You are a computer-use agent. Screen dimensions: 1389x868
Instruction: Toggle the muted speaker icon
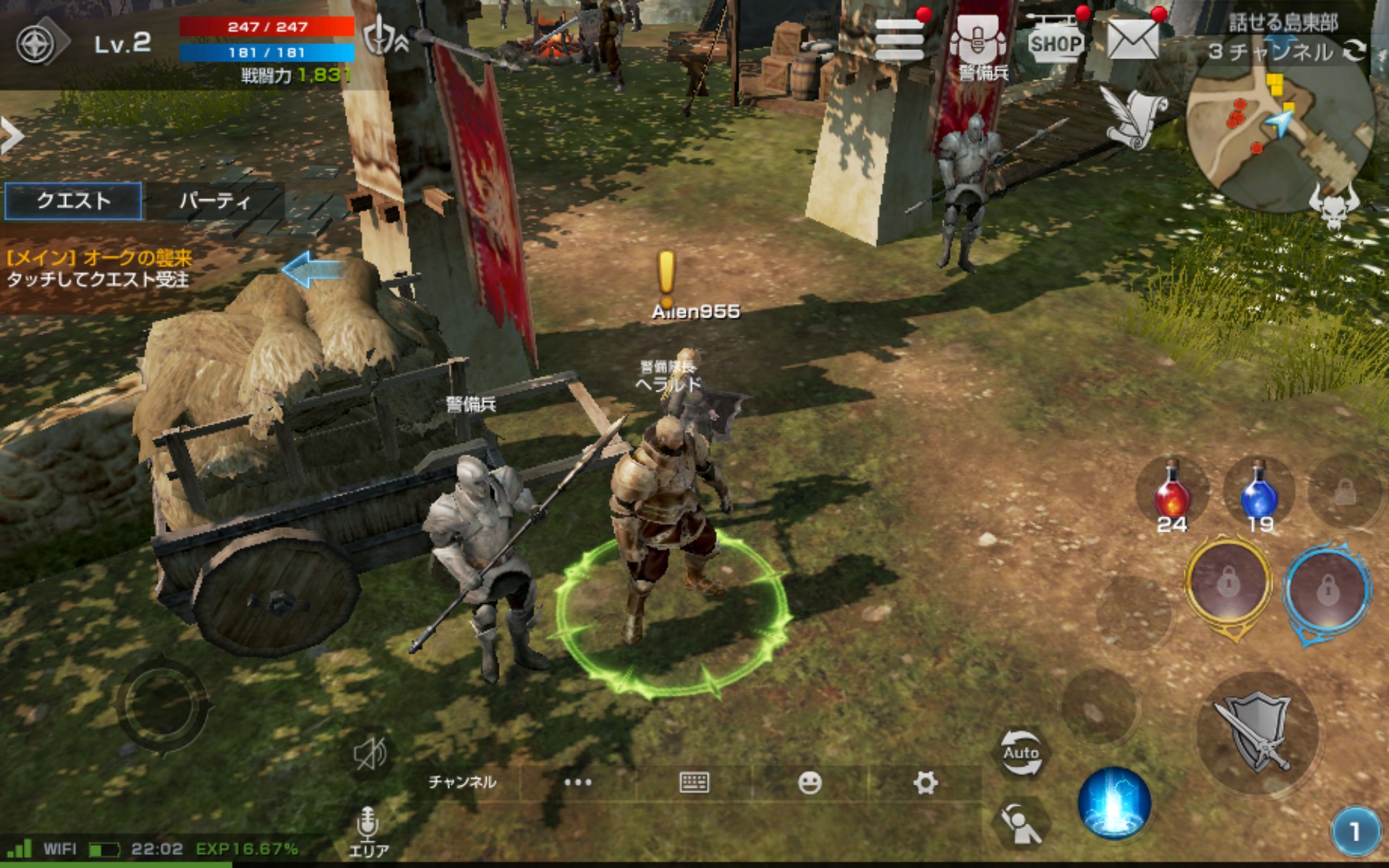coord(370,754)
